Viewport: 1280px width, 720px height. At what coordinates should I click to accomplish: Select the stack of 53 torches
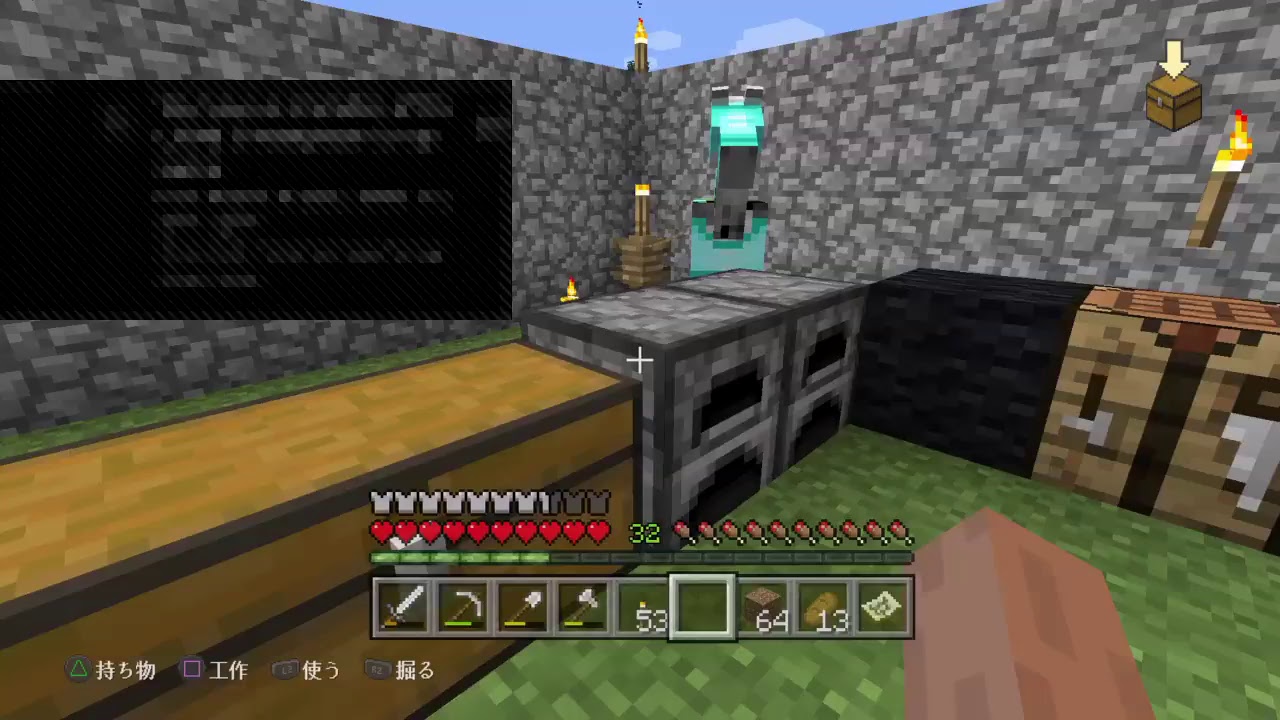point(641,604)
